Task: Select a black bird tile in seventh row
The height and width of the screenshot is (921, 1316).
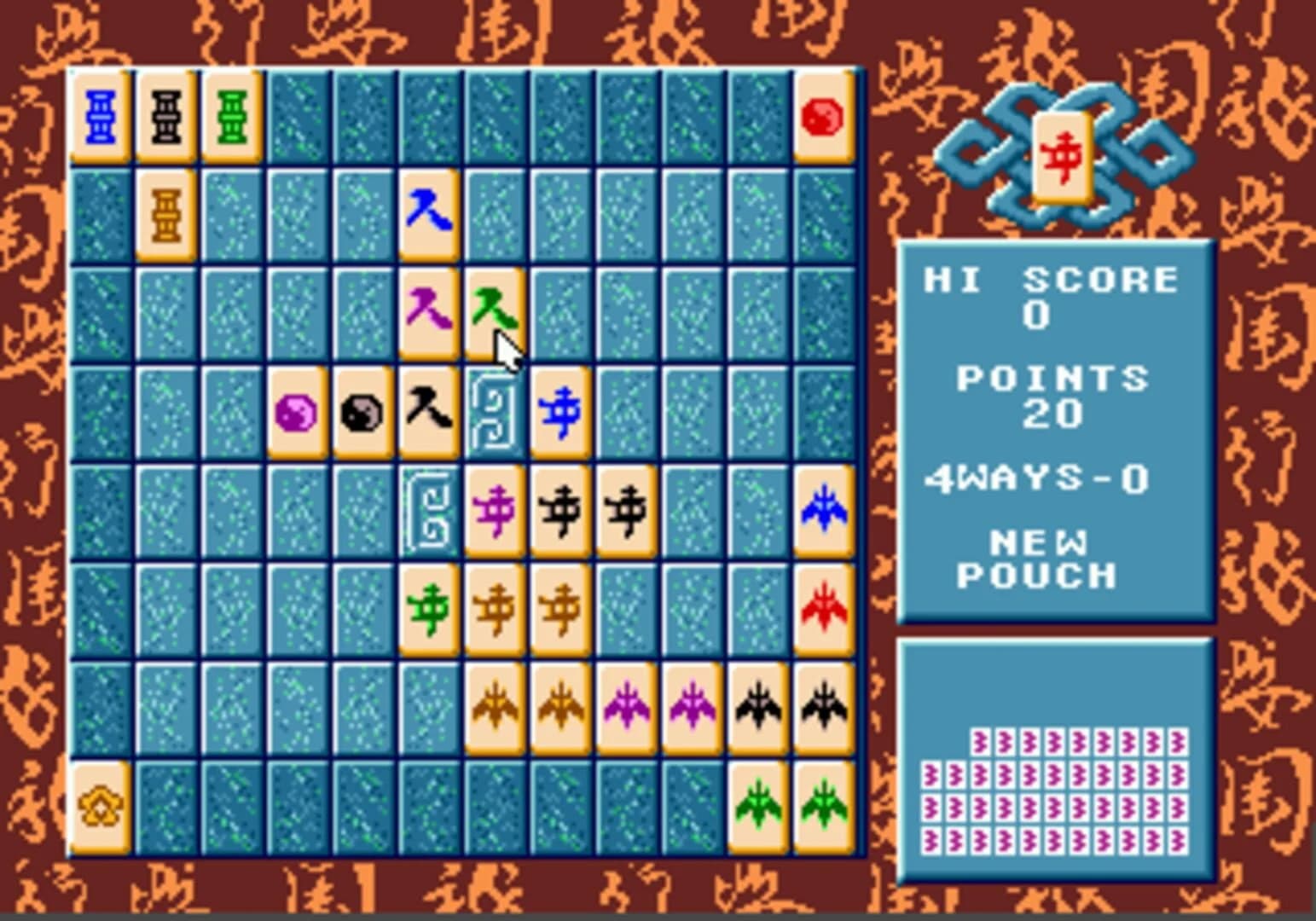Action: pos(757,708)
